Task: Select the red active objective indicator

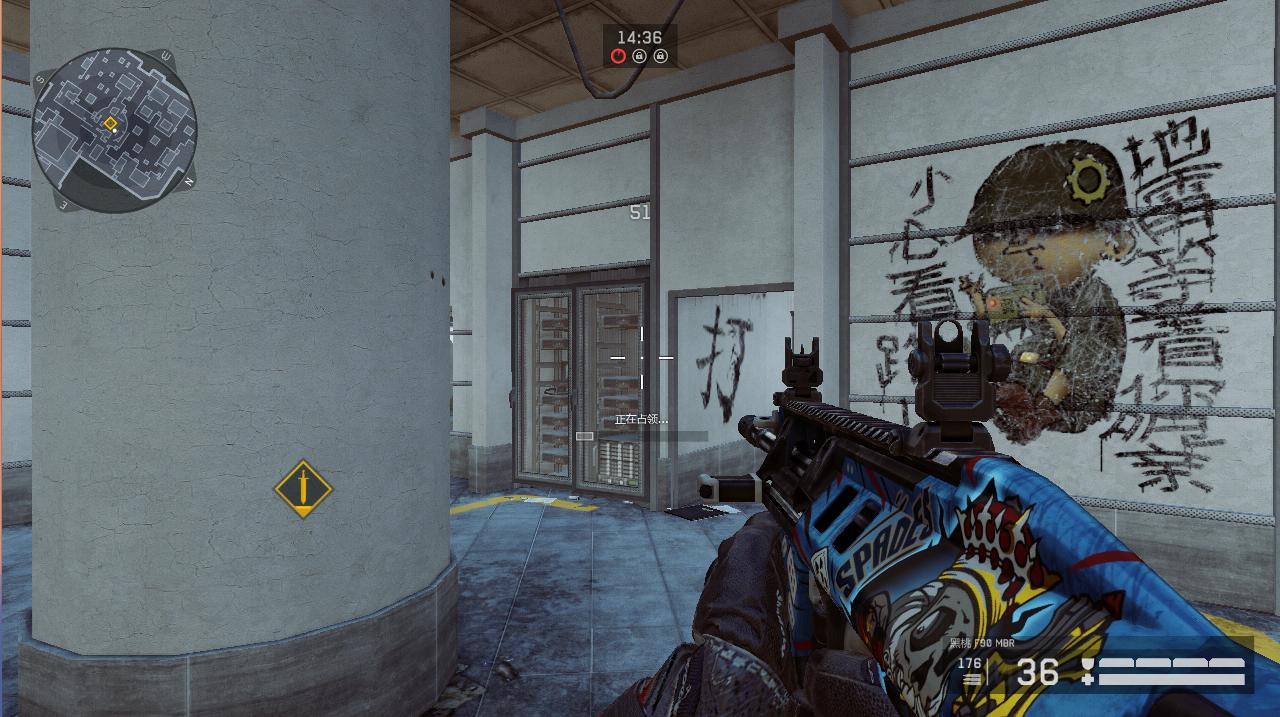Action: pyautogui.click(x=619, y=57)
